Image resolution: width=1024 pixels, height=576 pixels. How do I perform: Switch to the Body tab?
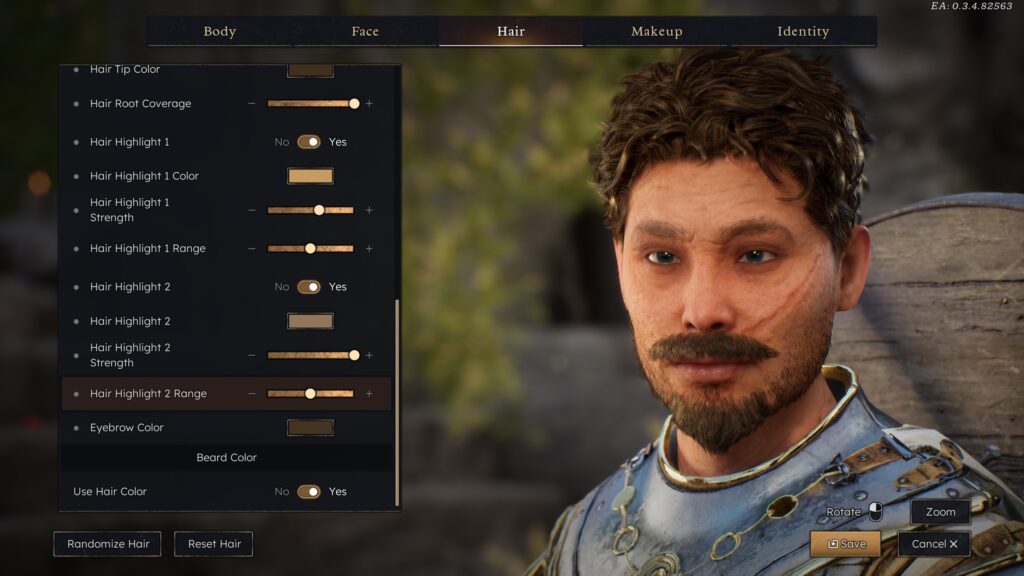(219, 31)
